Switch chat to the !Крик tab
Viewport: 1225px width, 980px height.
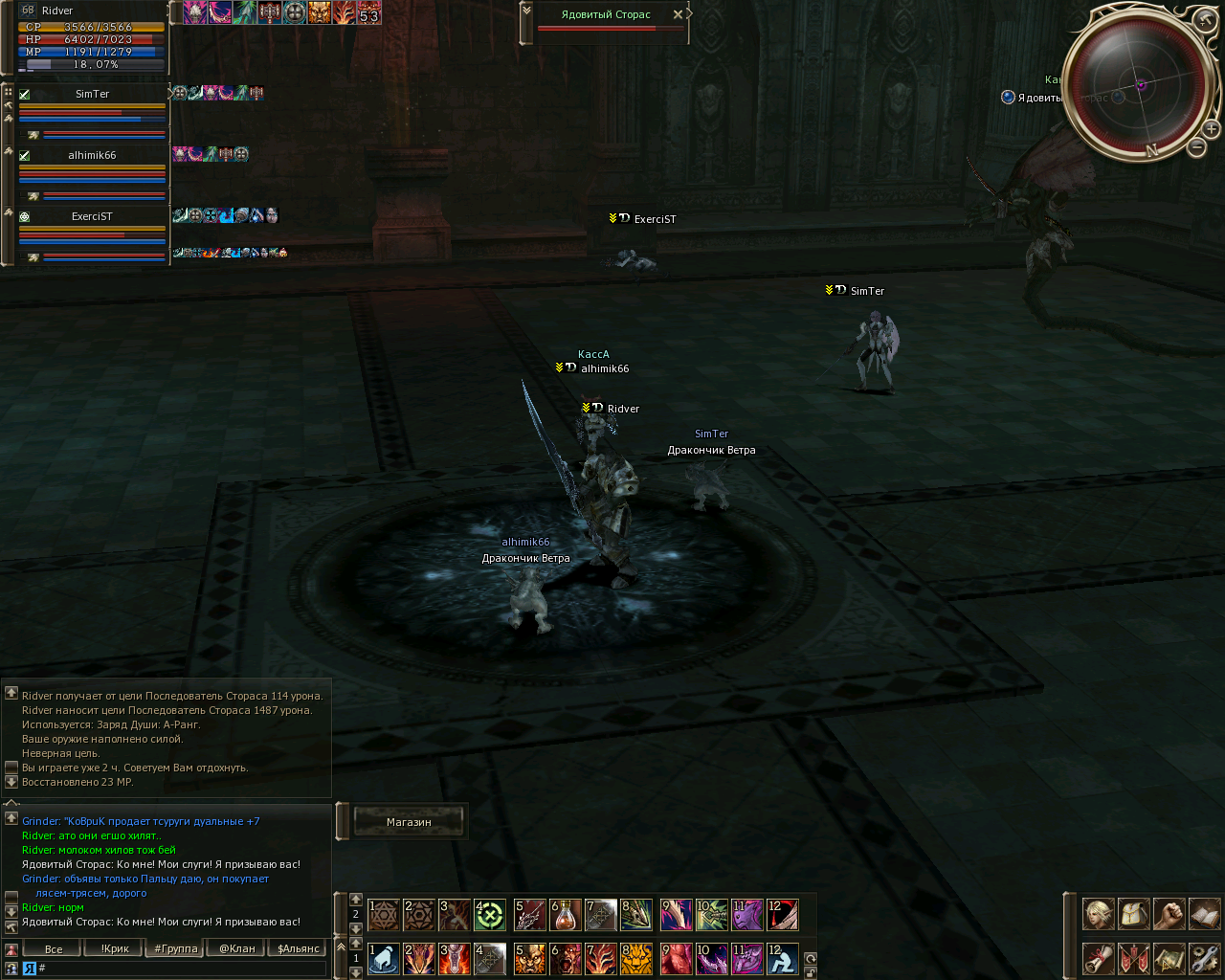[x=115, y=949]
